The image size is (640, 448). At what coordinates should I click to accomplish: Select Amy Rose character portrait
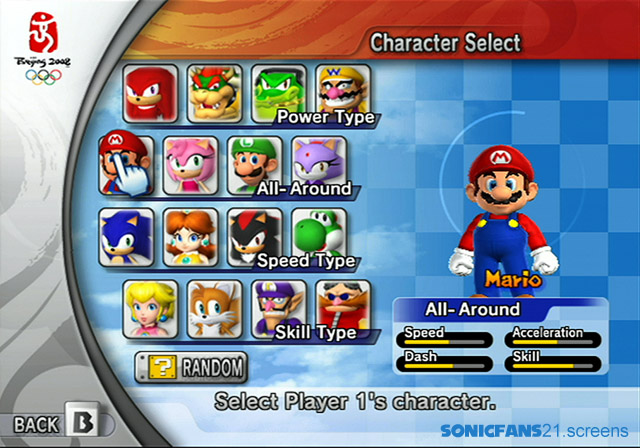click(x=190, y=164)
